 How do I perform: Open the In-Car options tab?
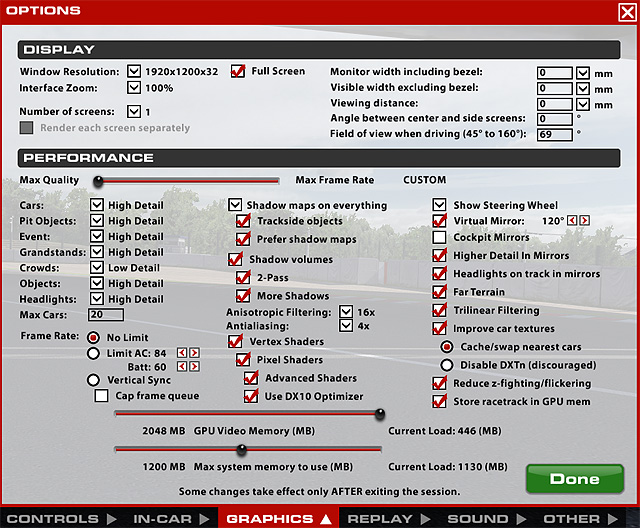164,519
